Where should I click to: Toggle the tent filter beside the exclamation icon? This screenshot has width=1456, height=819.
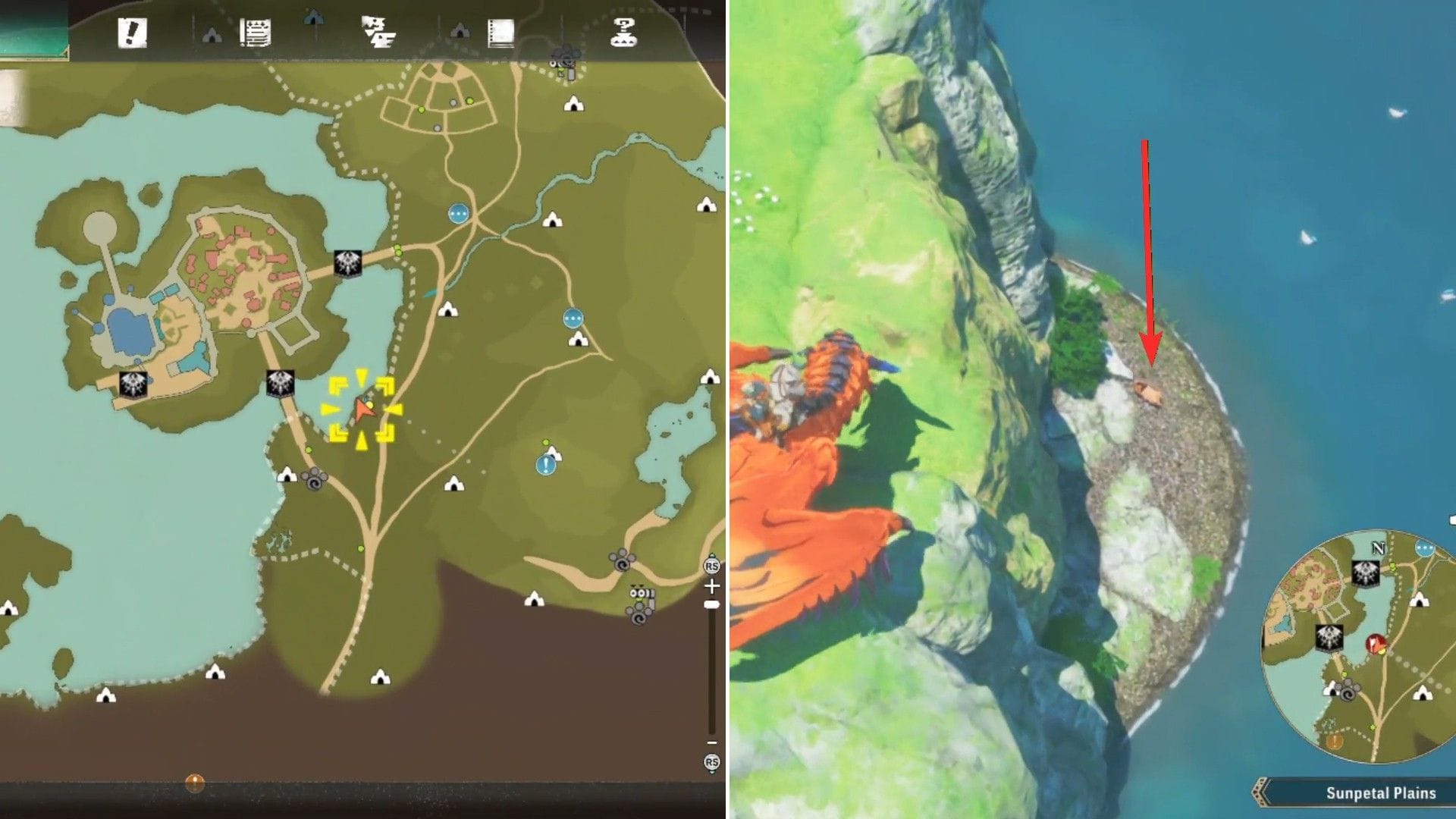click(x=212, y=34)
